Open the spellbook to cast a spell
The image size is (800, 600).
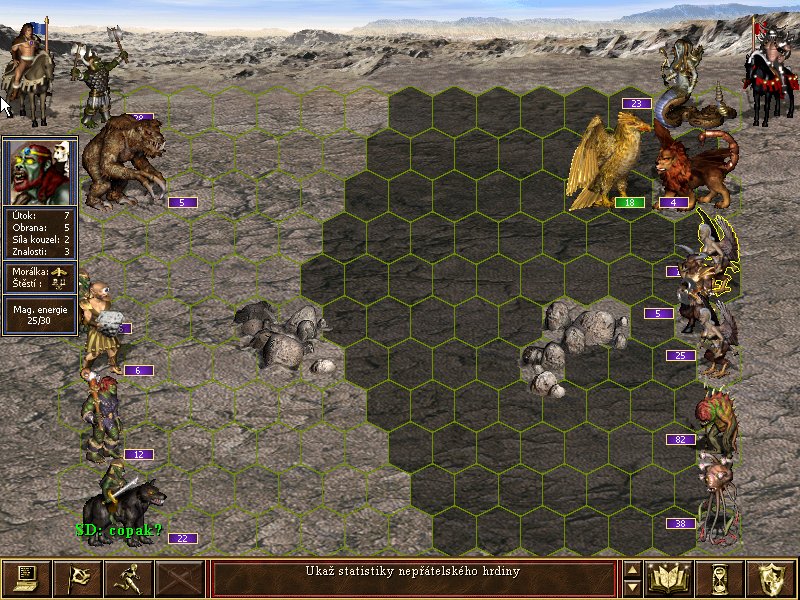[670, 578]
